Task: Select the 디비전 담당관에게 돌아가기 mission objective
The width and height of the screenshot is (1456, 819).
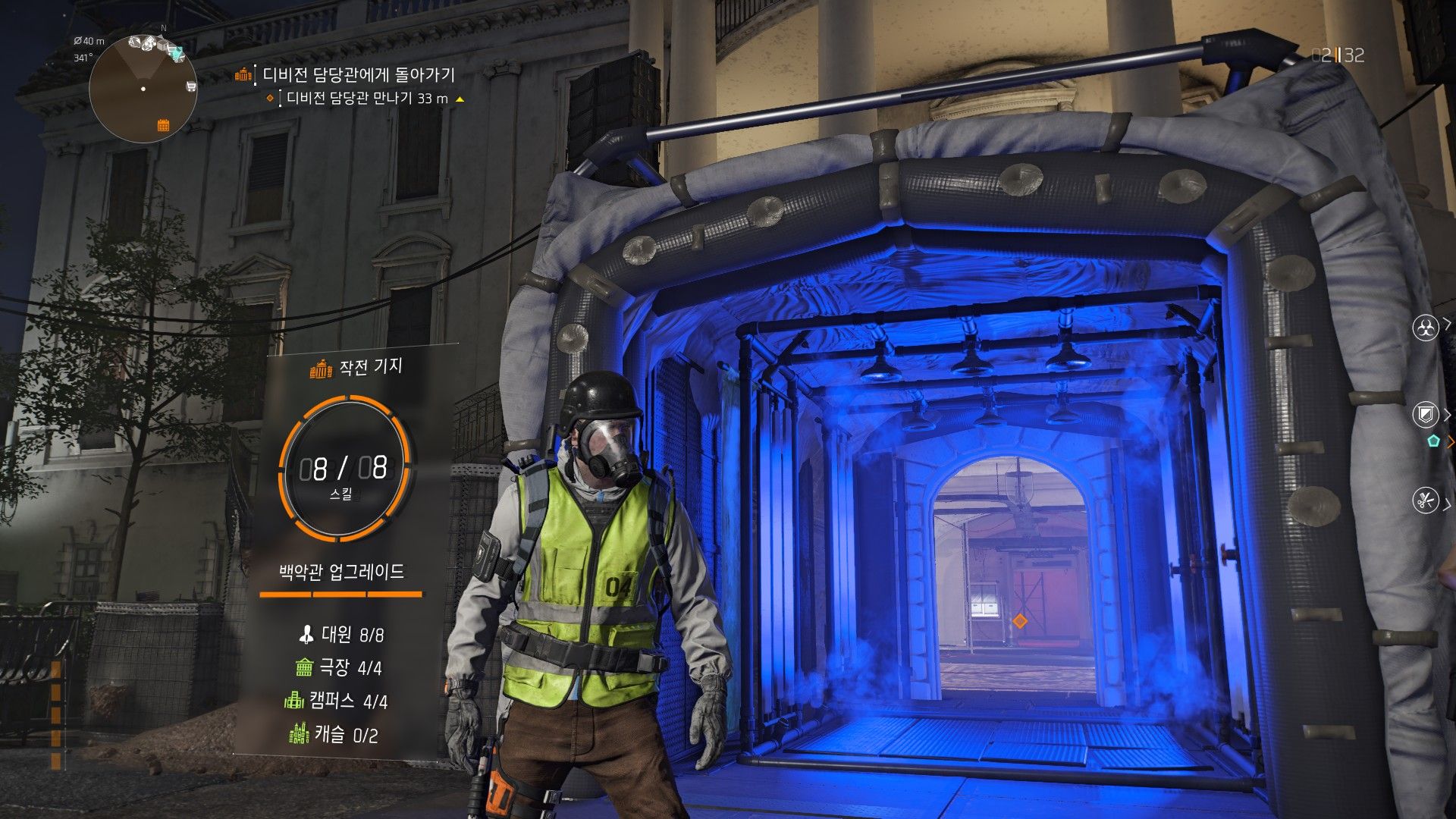Action: (x=358, y=74)
